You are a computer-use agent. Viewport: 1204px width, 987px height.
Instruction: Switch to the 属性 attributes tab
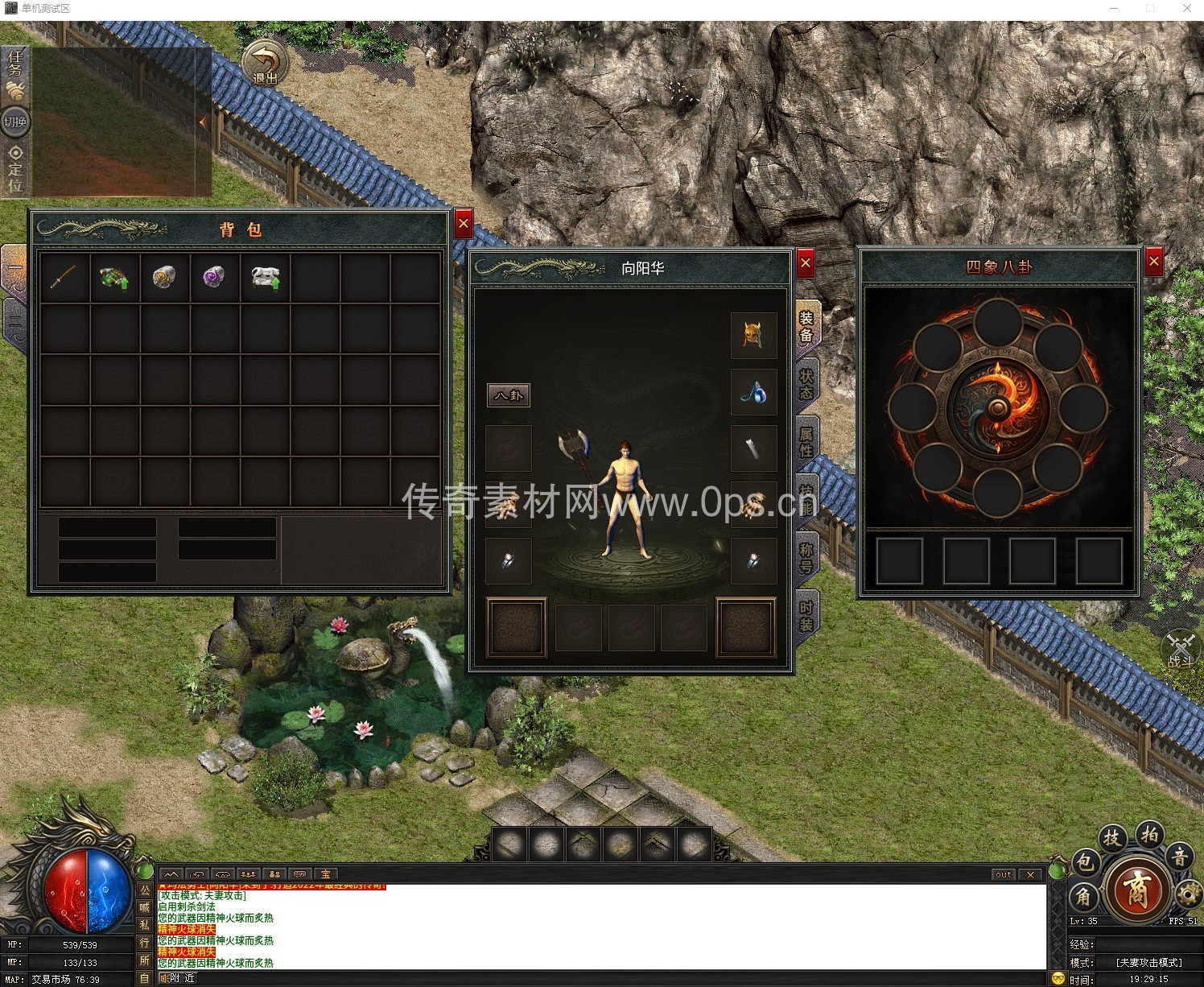click(x=806, y=441)
